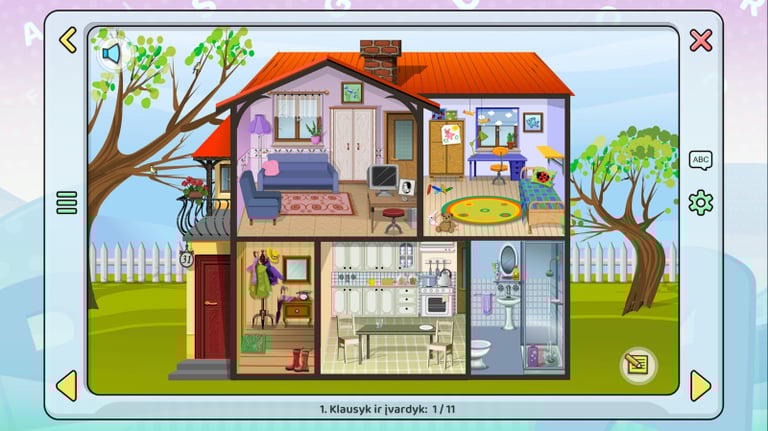Go to the previous page arrow
The width and height of the screenshot is (768, 431).
(66, 385)
